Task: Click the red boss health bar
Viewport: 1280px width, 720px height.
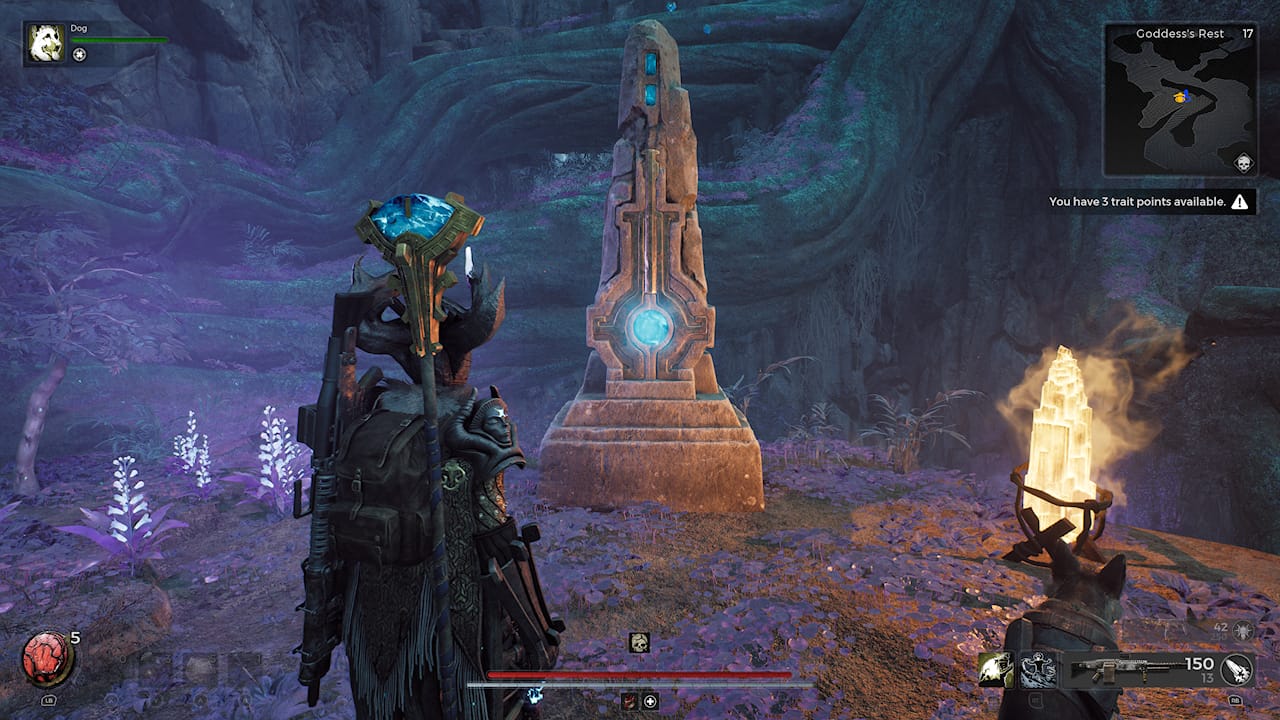Action: tap(640, 675)
